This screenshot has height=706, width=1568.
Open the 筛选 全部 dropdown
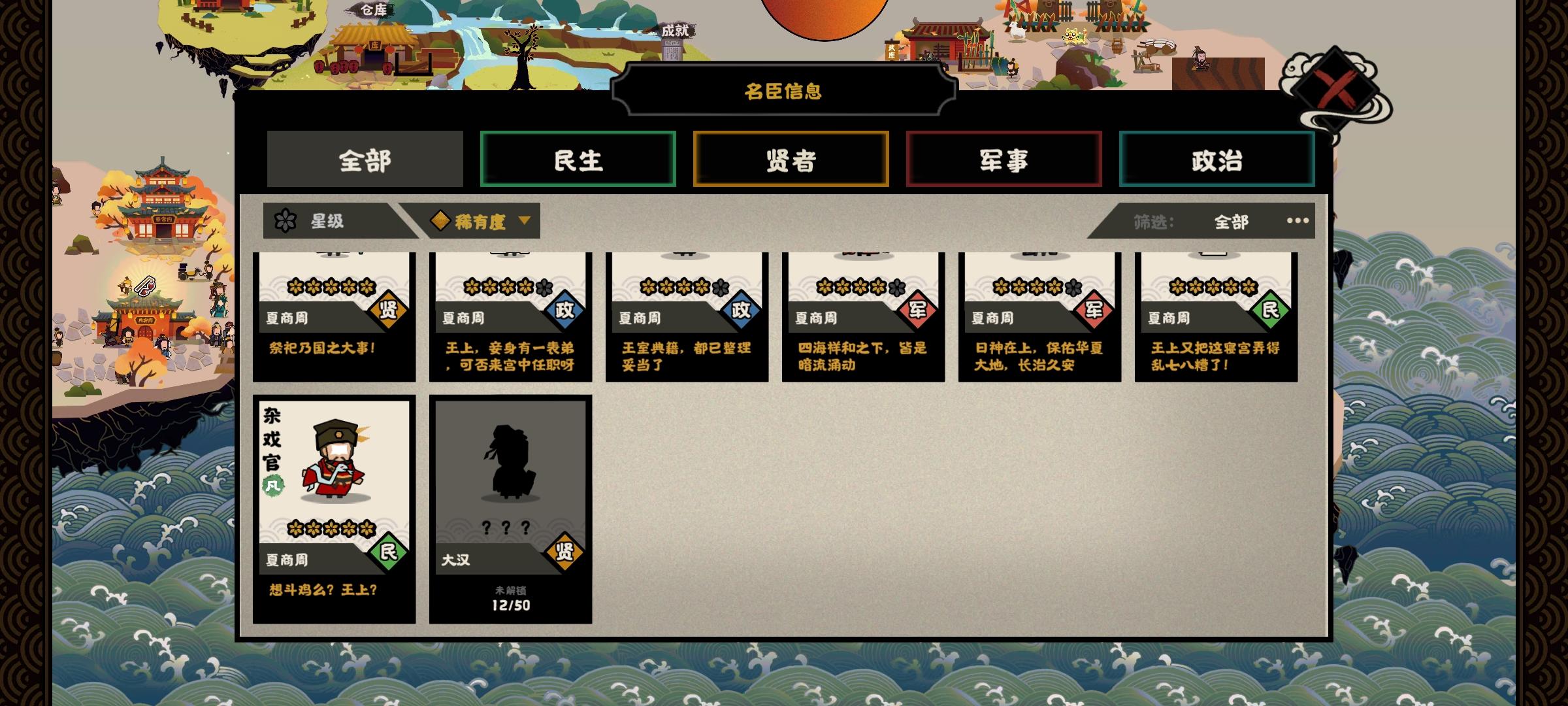(1231, 222)
